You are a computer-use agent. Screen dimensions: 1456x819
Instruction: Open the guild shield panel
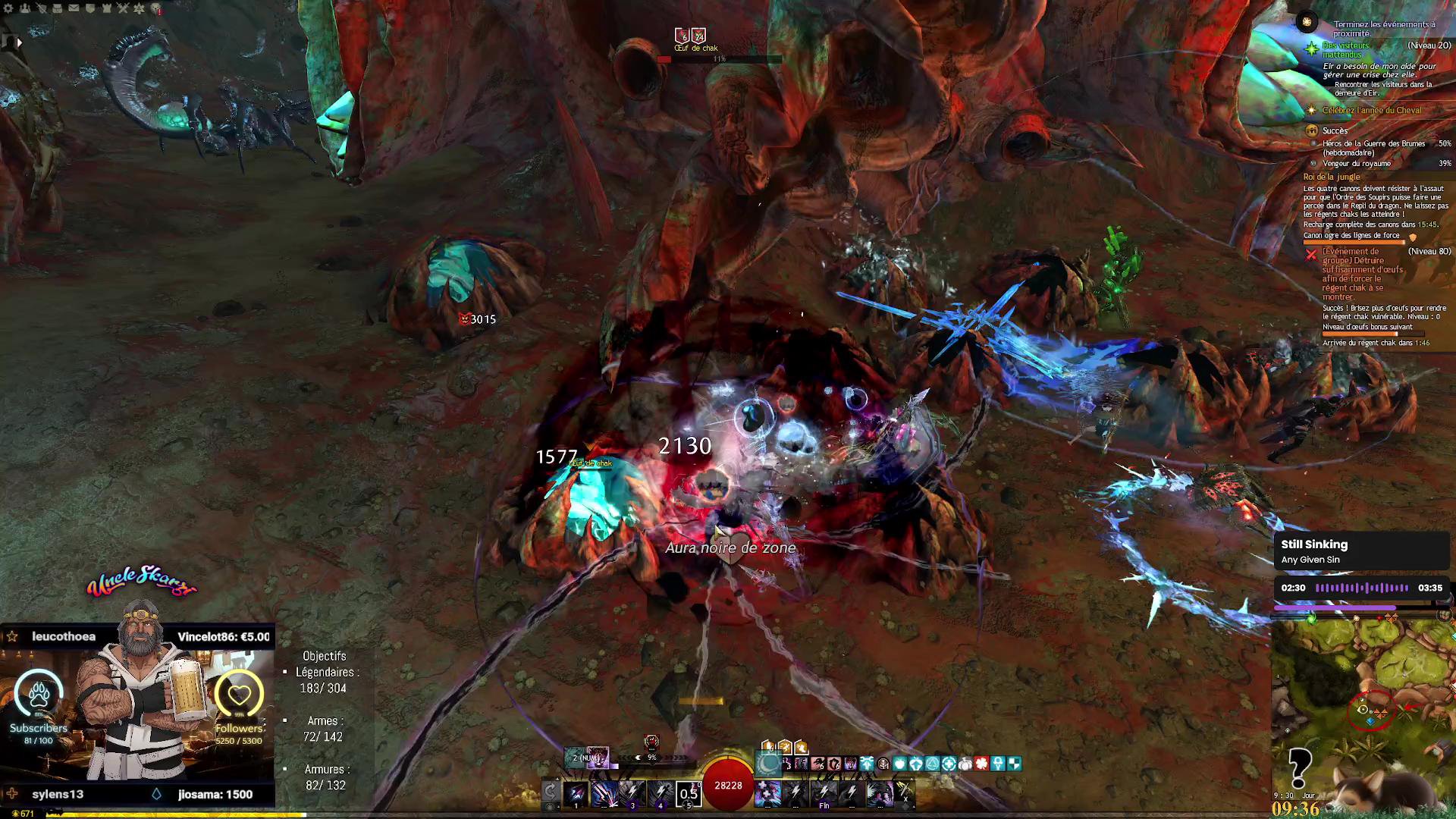click(90, 8)
